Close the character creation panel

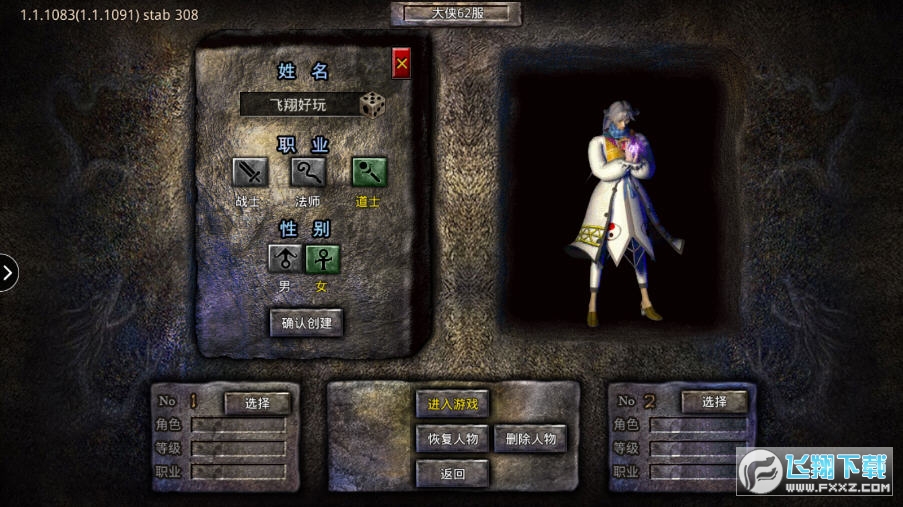click(x=402, y=63)
